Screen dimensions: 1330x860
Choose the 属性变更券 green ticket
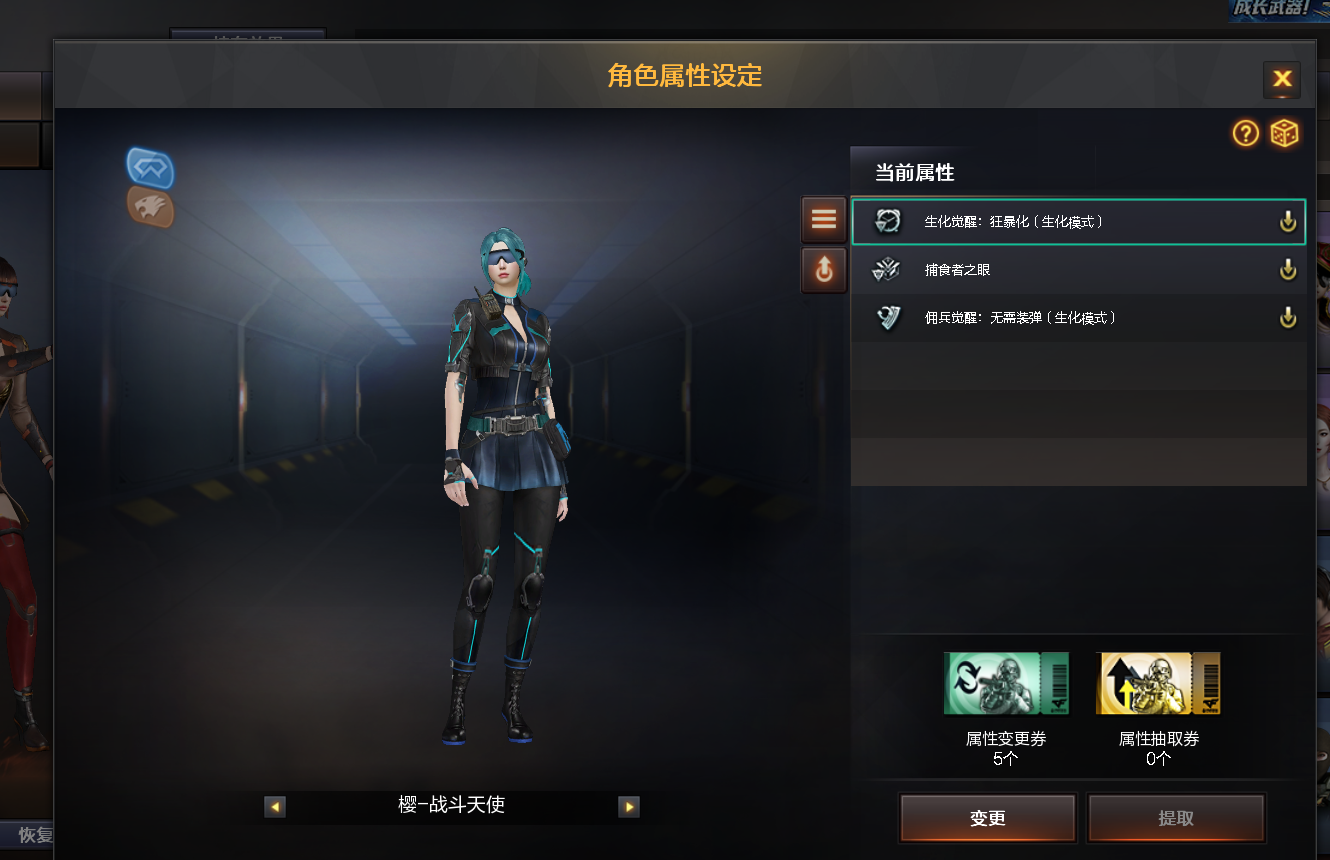click(1006, 684)
